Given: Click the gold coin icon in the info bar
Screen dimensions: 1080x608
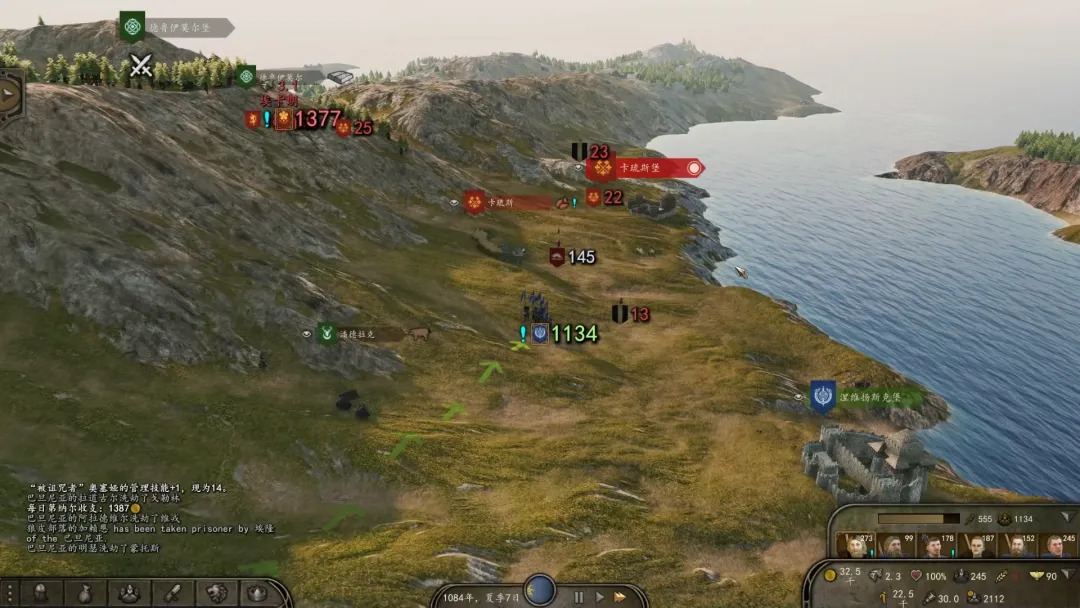Looking at the screenshot, I should coord(830,576).
